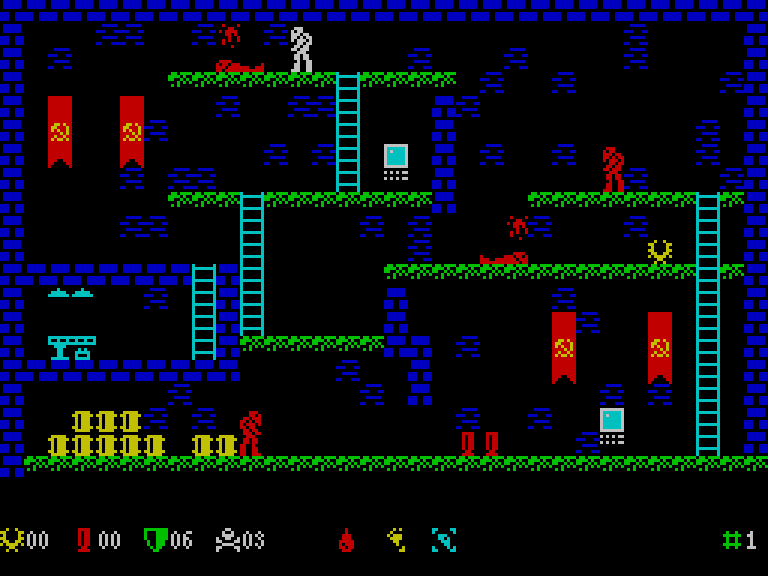Select the cyan bracketed knife icon

click(x=443, y=540)
